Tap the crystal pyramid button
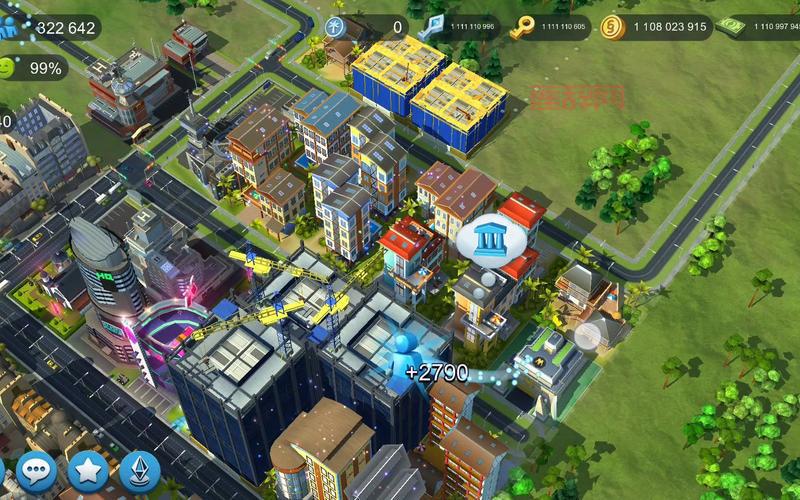Viewport: 800px width, 500px height. (x=140, y=471)
